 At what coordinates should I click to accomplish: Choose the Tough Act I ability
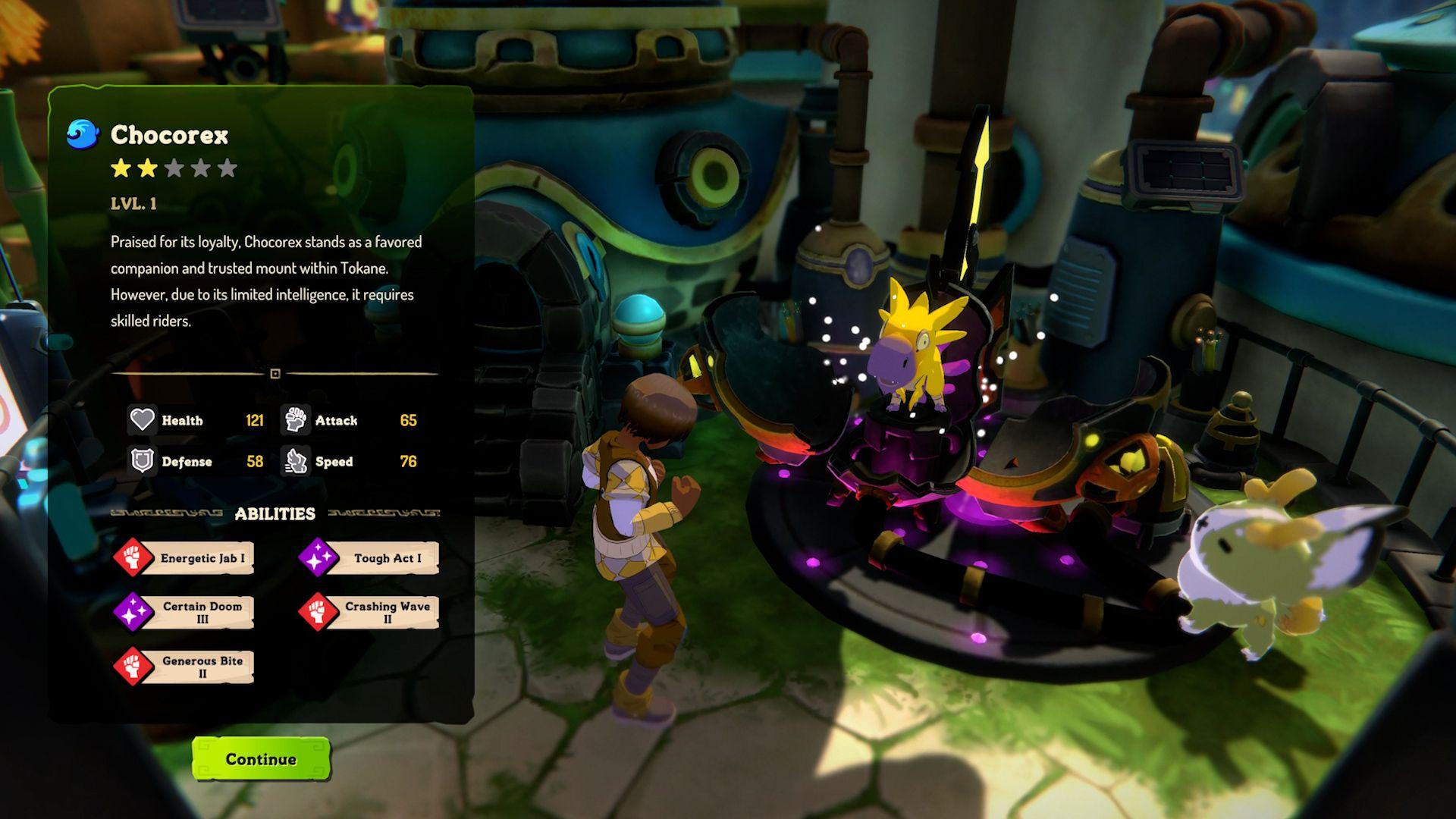370,558
